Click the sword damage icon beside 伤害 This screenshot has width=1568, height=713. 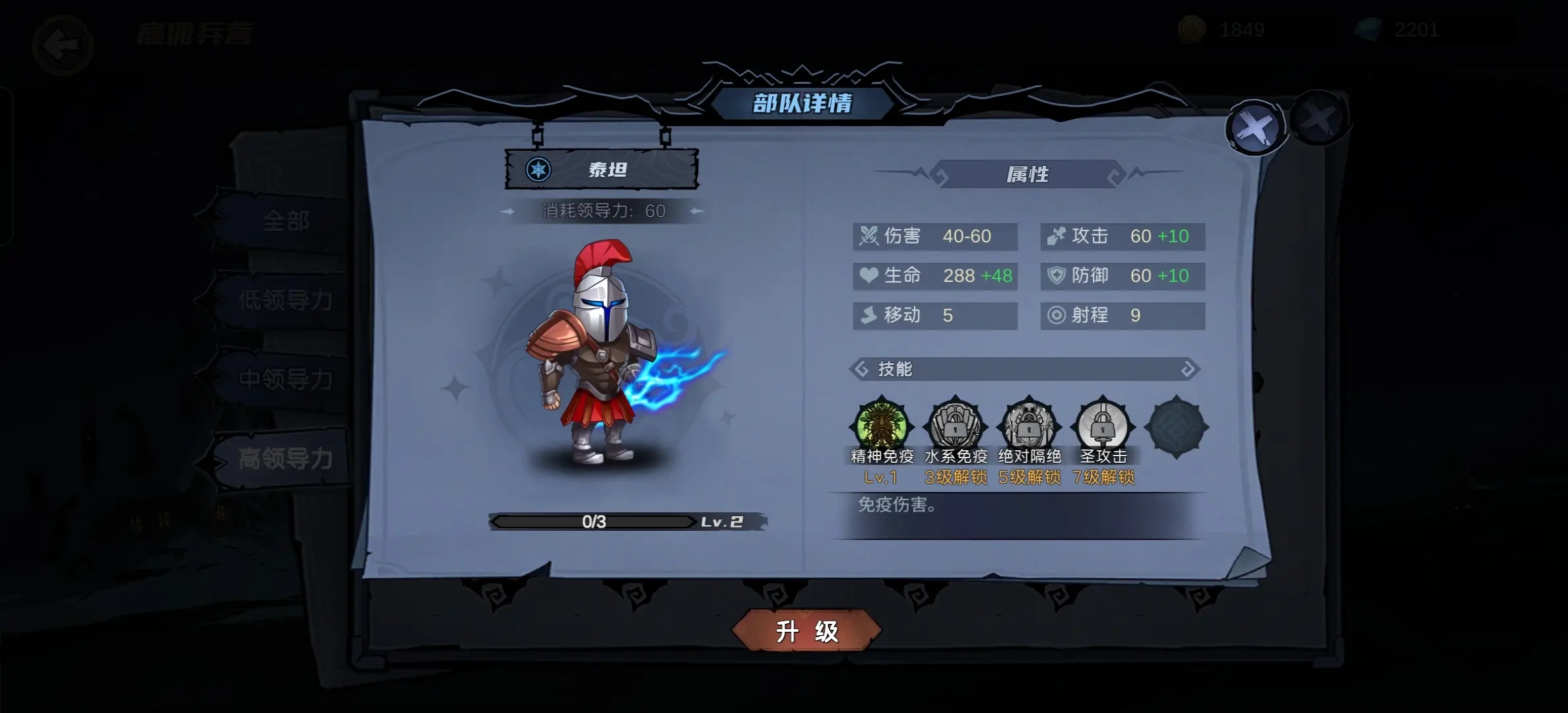(868, 236)
